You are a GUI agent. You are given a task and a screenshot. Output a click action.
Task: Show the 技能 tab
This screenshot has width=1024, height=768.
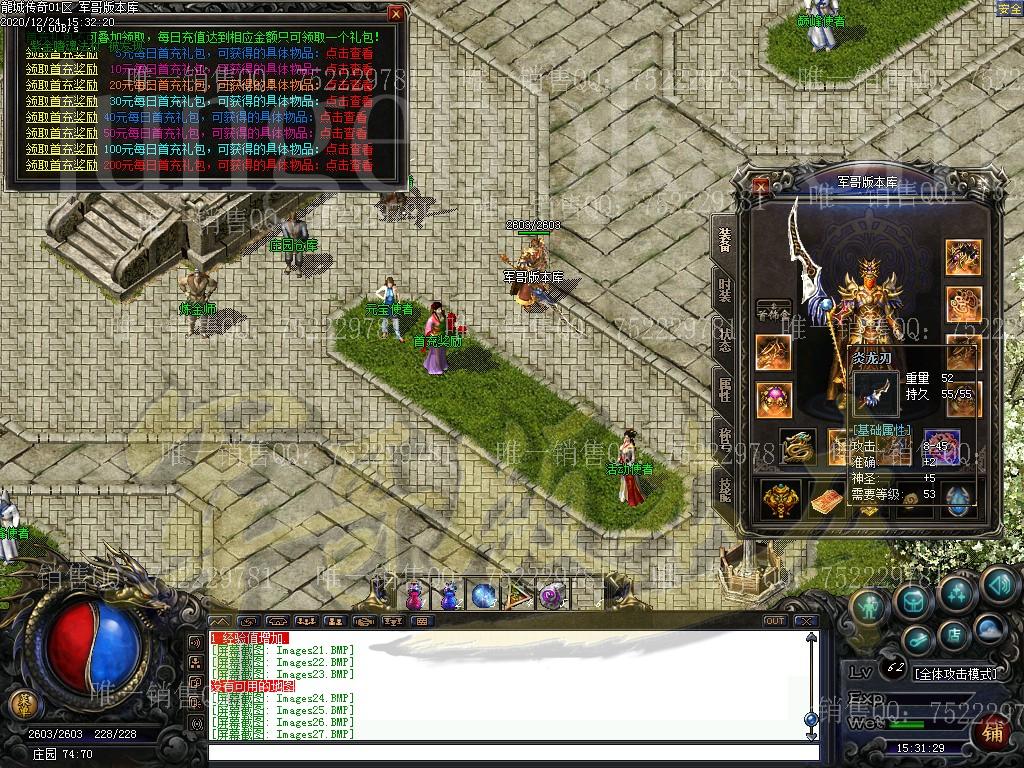tap(725, 488)
